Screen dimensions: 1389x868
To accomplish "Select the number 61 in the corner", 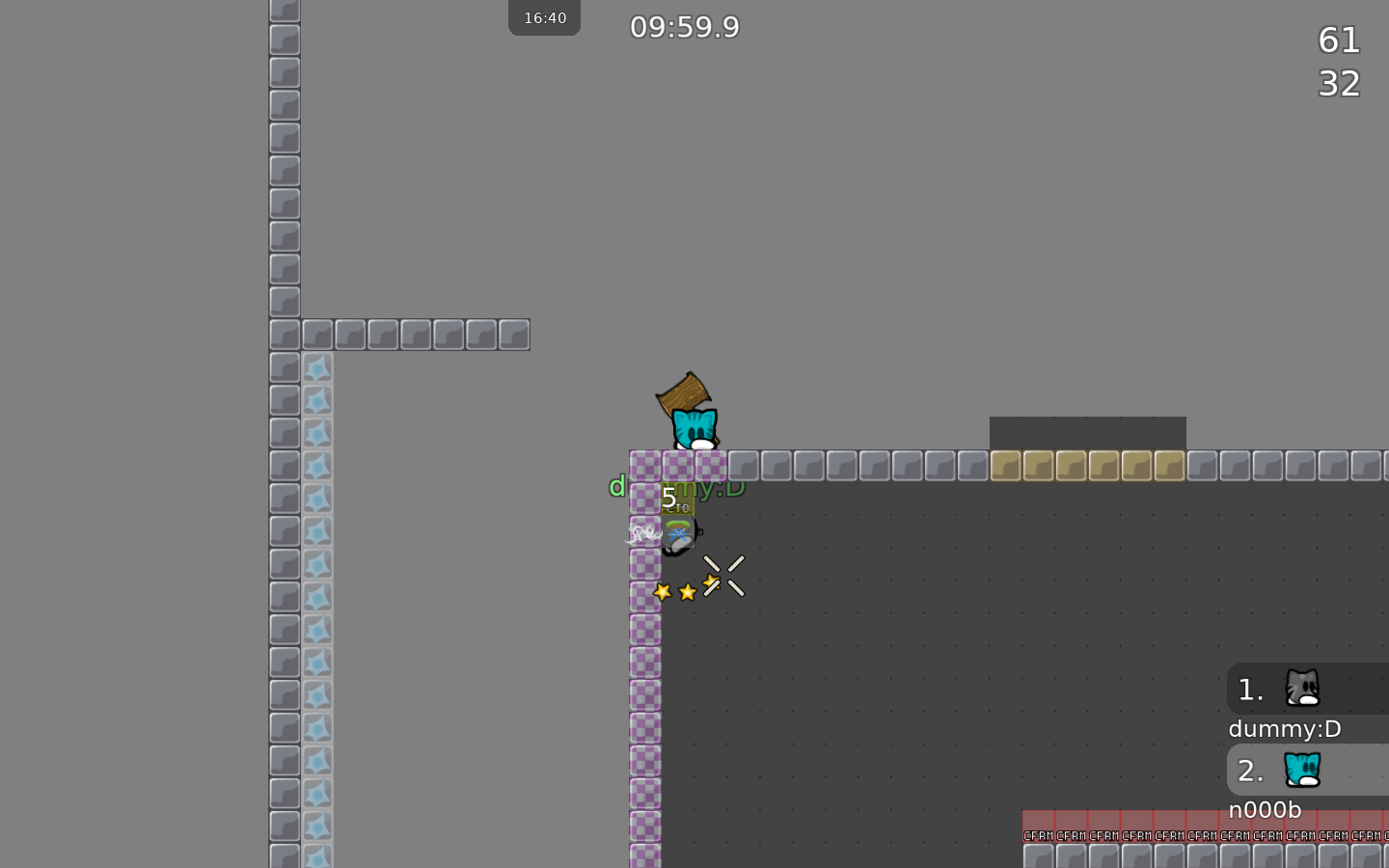I will pos(1339,41).
